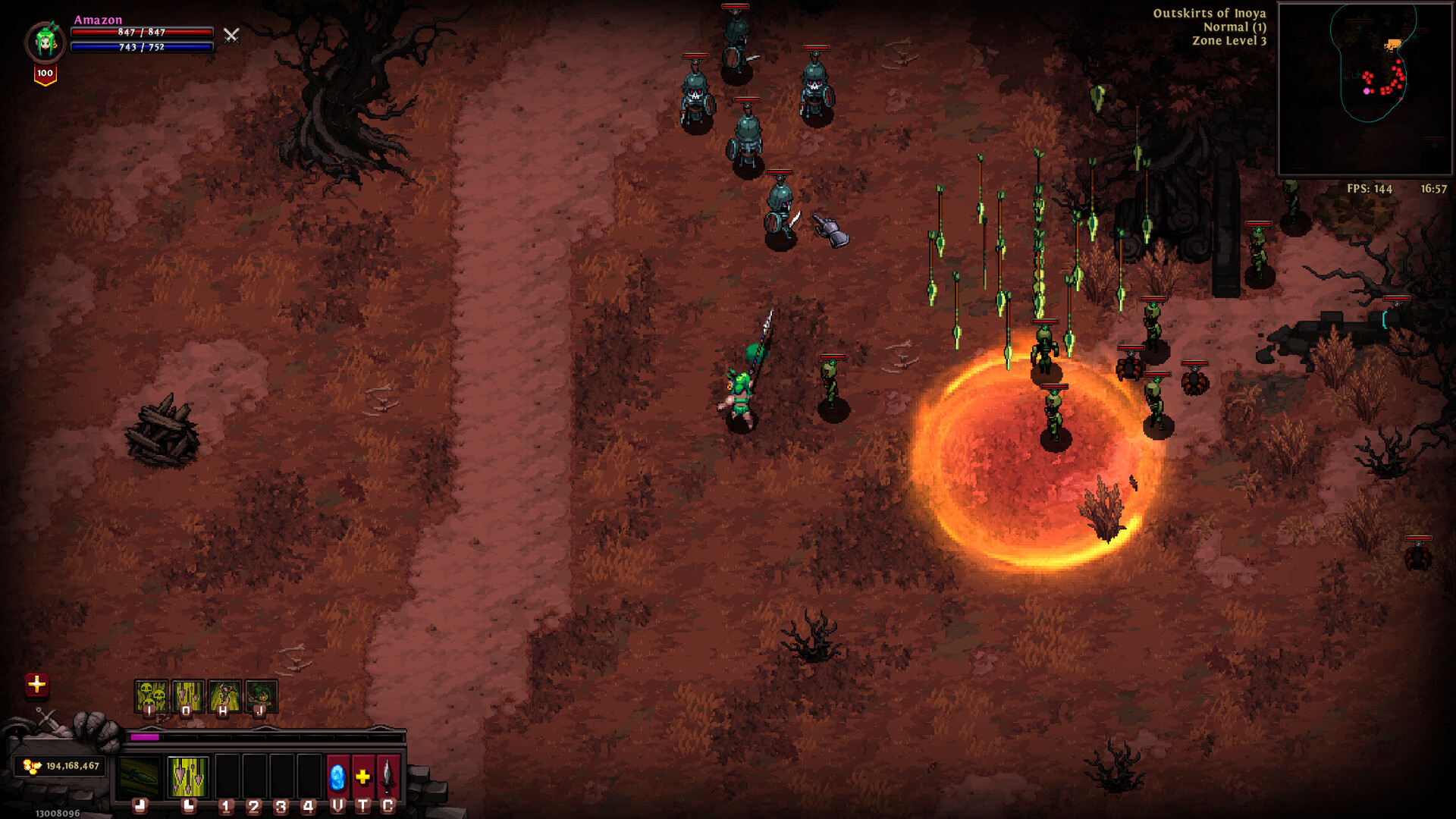Click the player dot on the minimap
Image resolution: width=1456 pixels, height=819 pixels.
1367,91
